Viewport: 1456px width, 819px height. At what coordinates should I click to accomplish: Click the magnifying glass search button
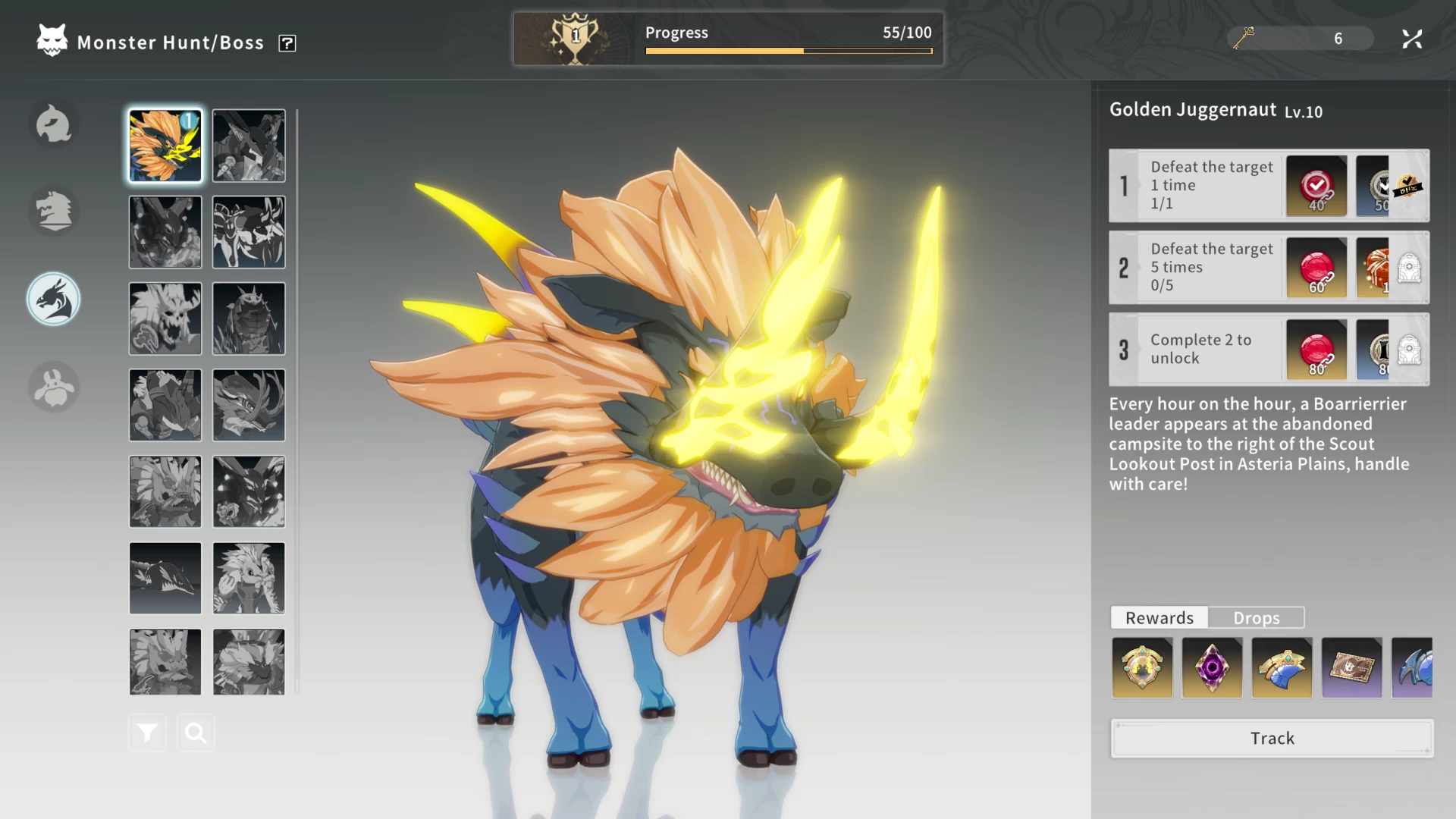(x=196, y=733)
